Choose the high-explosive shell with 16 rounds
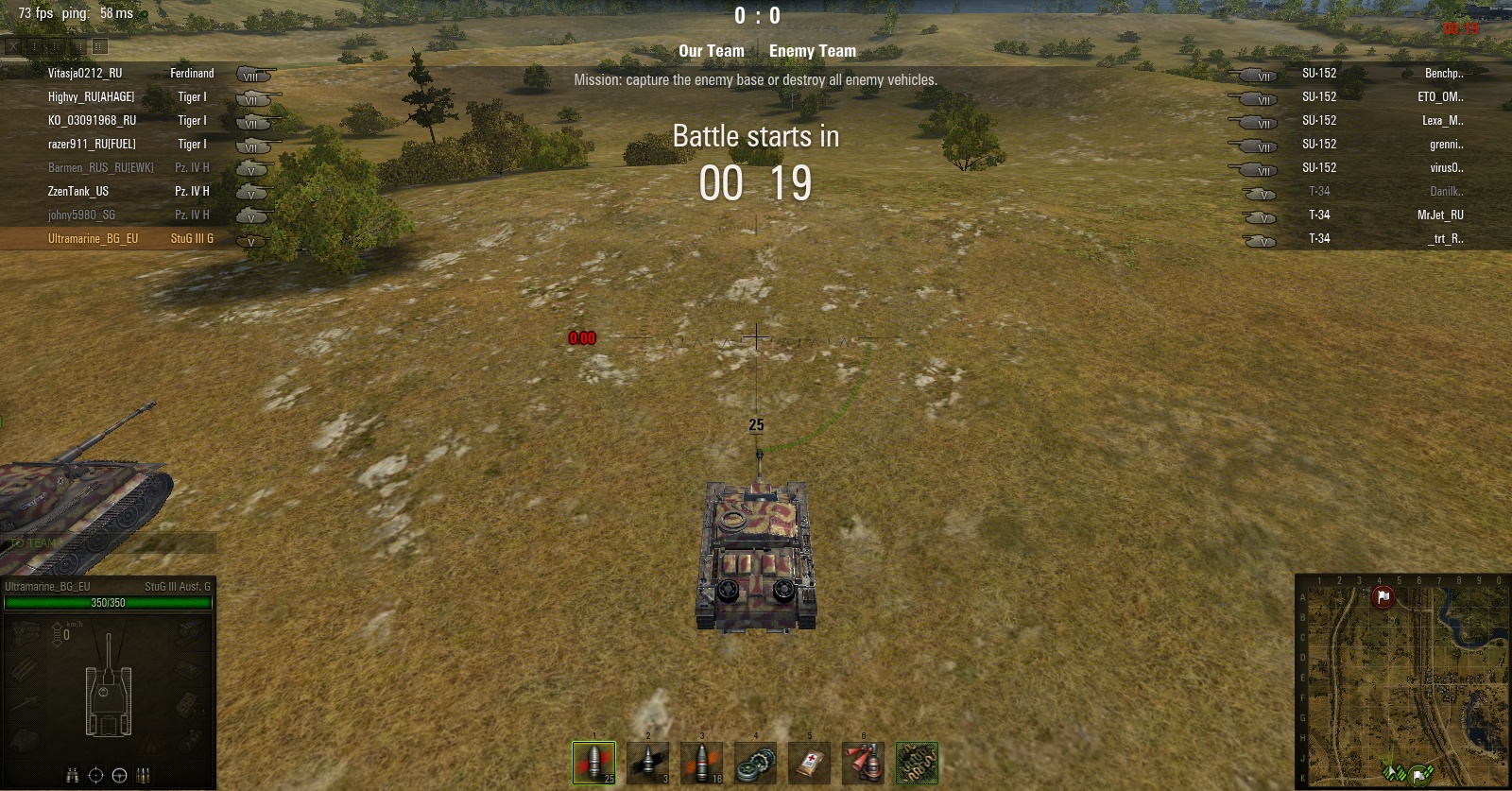This screenshot has height=791, width=1512. [701, 763]
